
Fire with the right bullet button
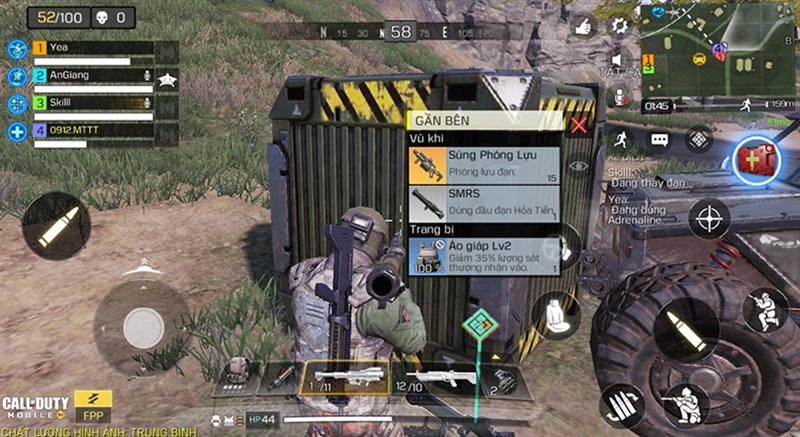coord(685,329)
